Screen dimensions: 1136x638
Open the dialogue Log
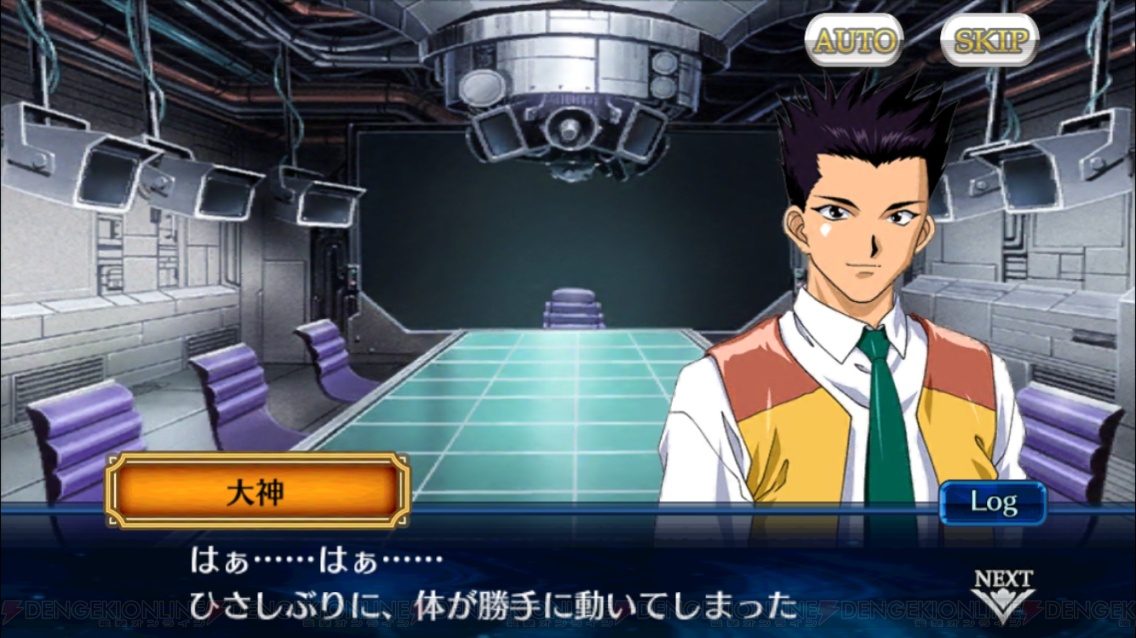tap(992, 502)
